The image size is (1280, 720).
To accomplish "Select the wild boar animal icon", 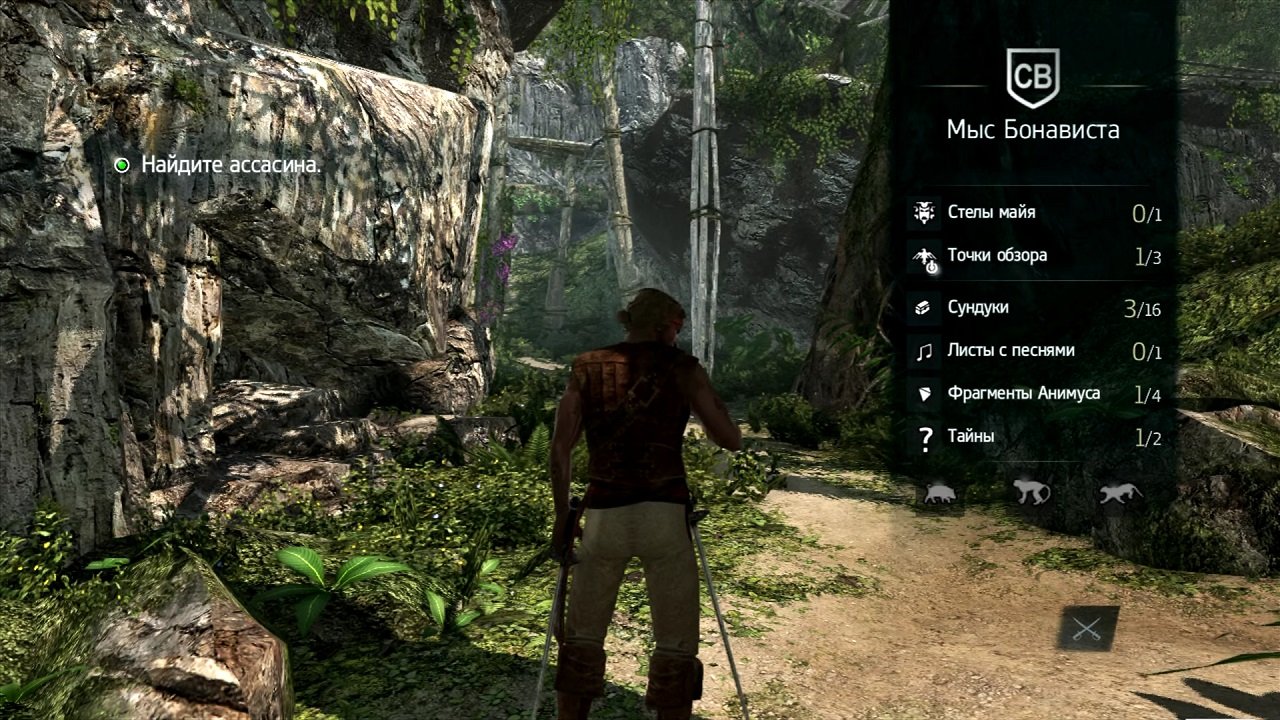I will pos(939,492).
